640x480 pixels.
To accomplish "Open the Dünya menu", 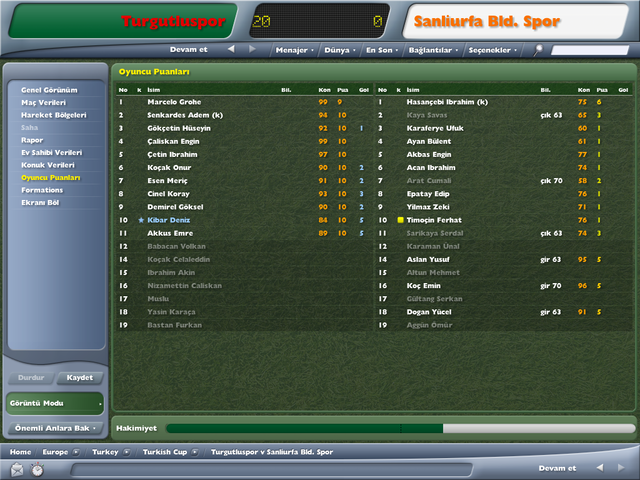I will point(339,49).
